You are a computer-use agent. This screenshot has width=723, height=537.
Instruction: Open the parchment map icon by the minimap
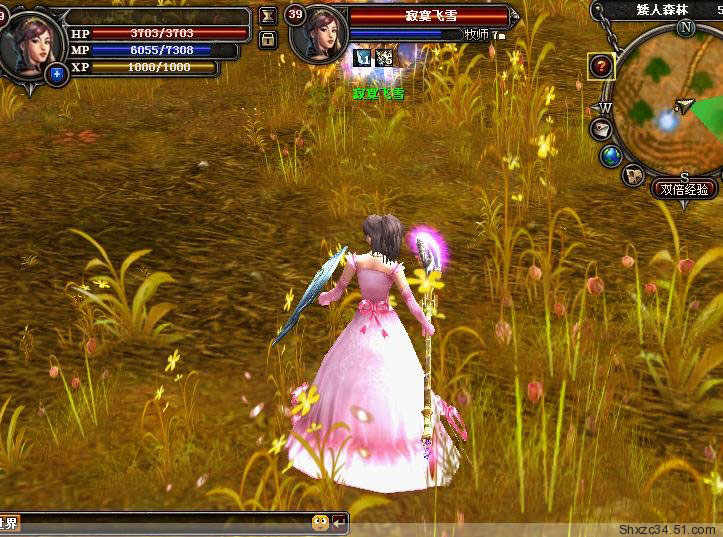pyautogui.click(x=633, y=176)
